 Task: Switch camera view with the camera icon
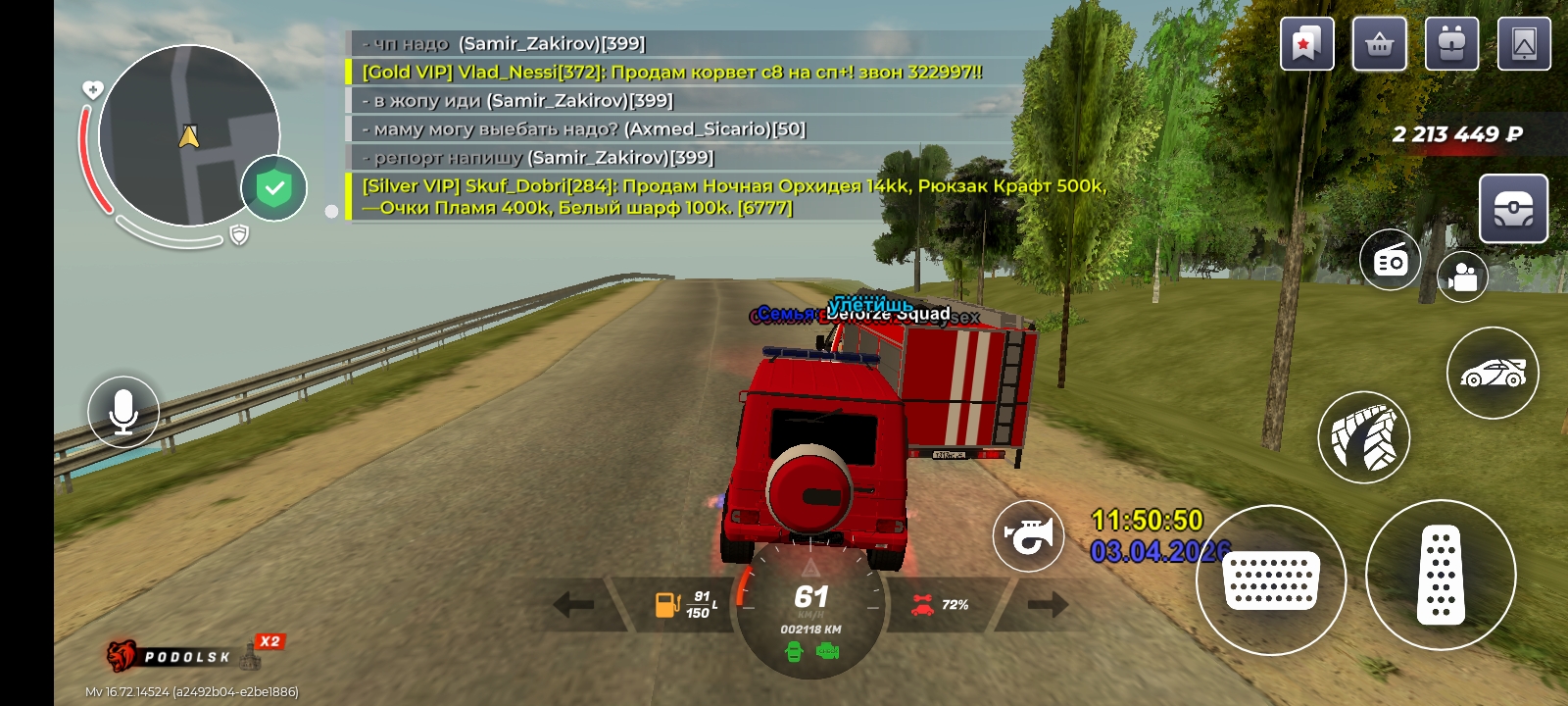point(1462,277)
